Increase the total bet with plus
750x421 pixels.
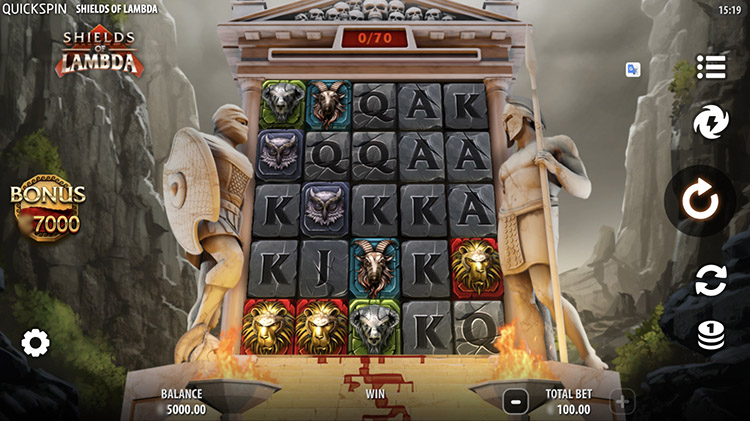[622, 402]
